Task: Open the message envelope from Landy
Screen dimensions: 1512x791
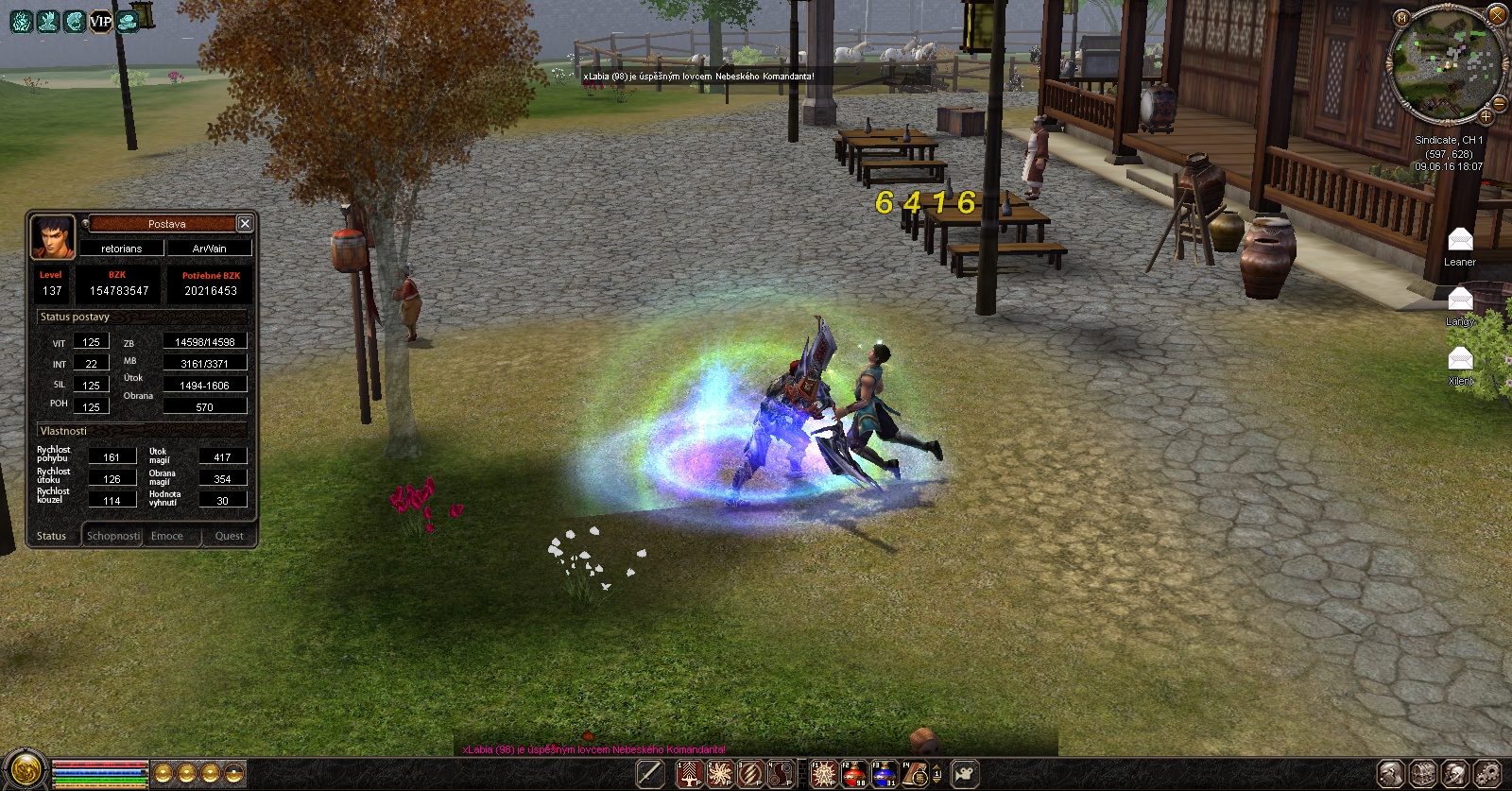Action: click(1460, 300)
